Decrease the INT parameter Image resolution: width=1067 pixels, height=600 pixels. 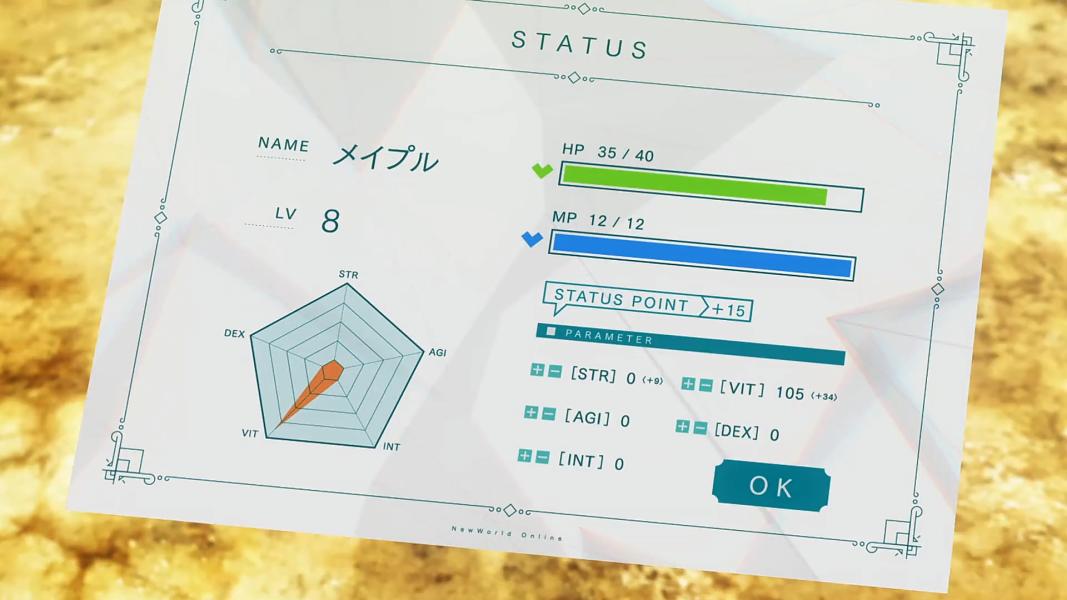coord(542,457)
